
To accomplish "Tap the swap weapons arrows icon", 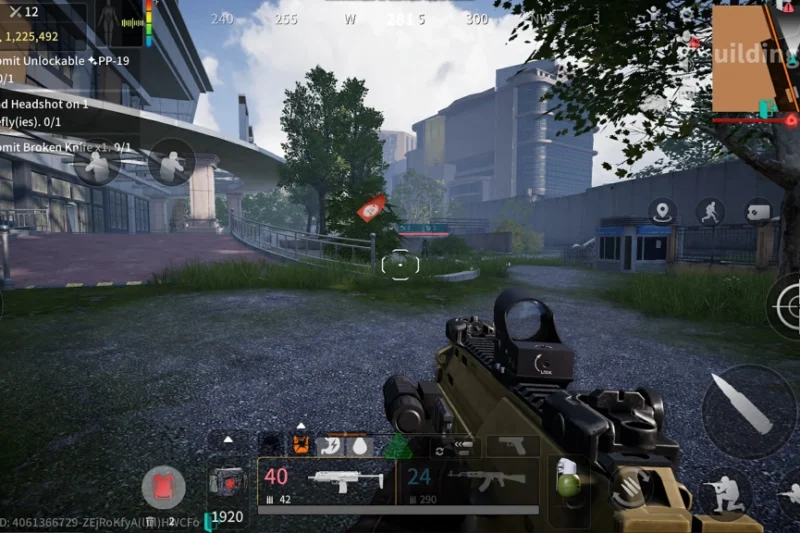I will (438, 452).
